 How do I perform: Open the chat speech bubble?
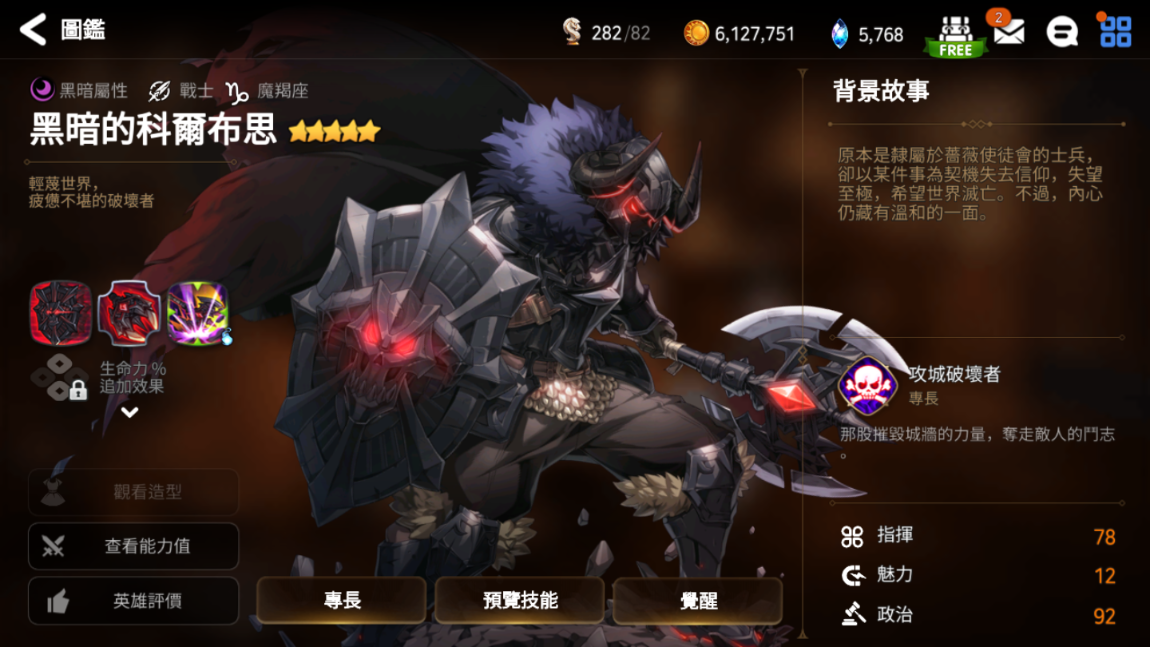click(1062, 32)
